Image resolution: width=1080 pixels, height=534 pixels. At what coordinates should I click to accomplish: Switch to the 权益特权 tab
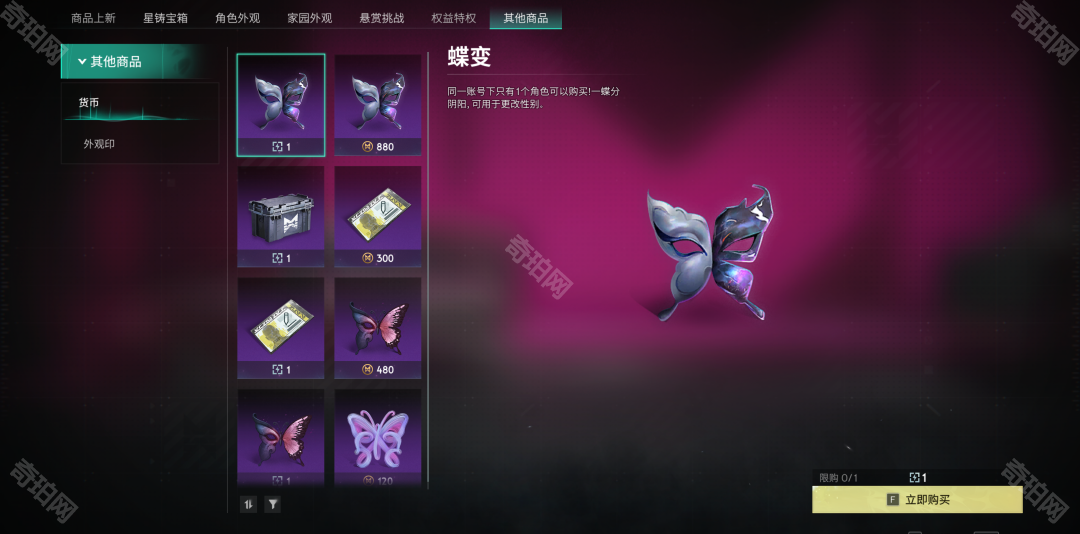[x=453, y=18]
